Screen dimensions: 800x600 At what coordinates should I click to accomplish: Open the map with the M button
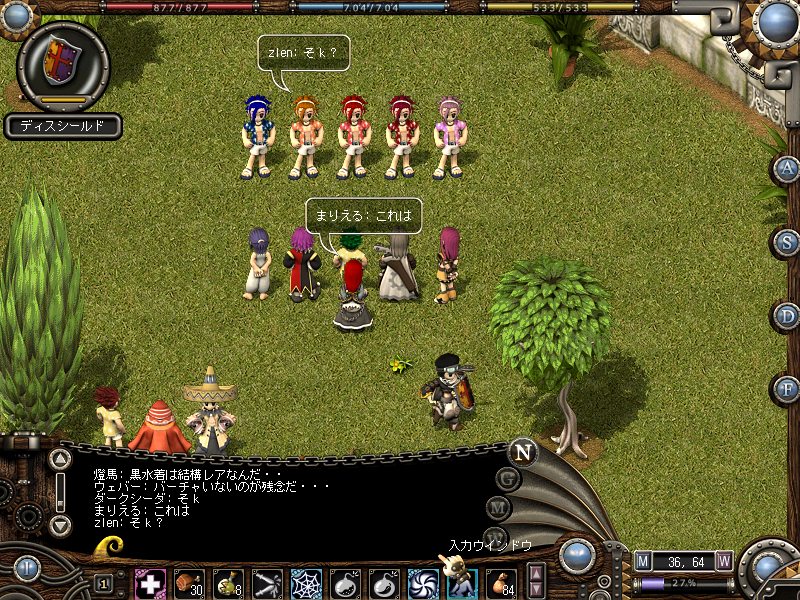643,561
